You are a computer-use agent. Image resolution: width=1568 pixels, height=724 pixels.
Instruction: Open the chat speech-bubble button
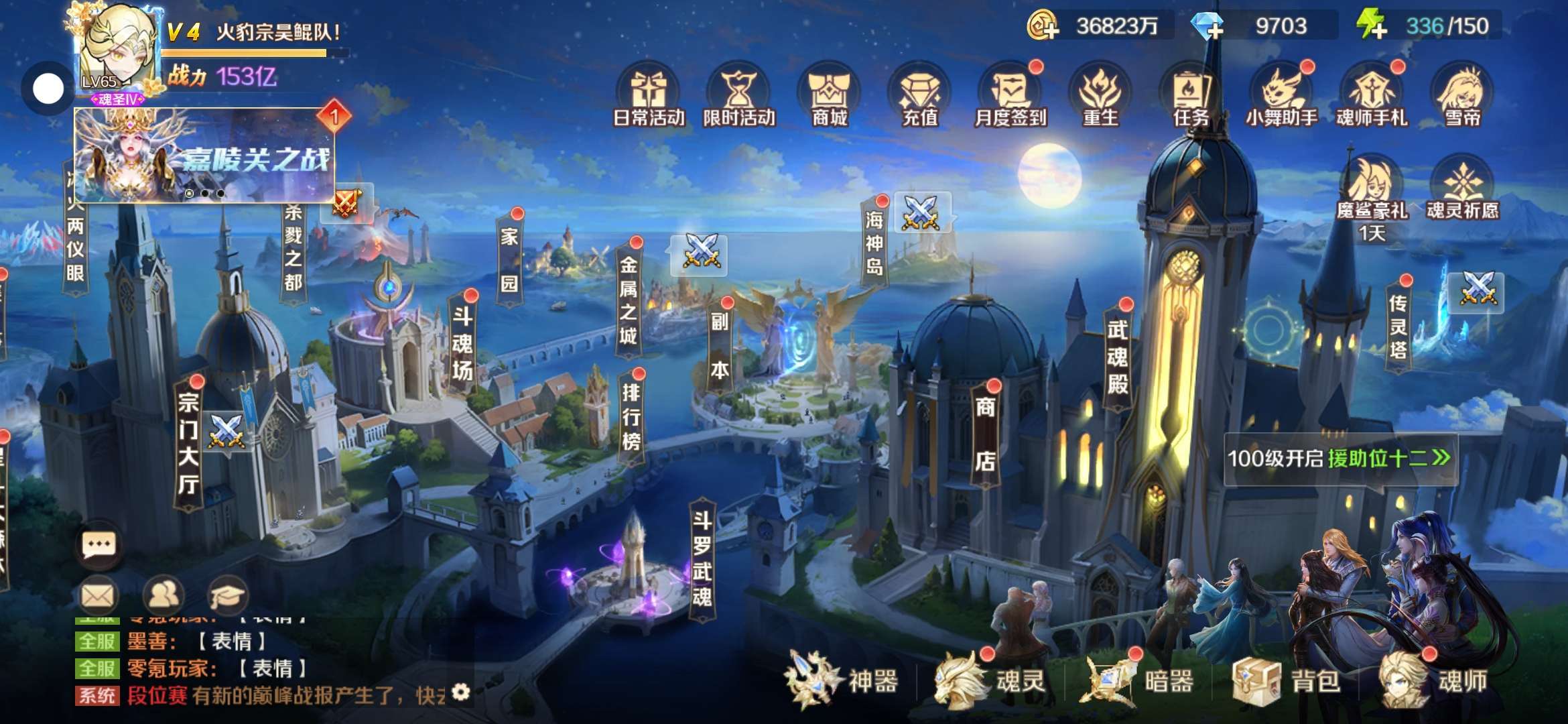99,545
